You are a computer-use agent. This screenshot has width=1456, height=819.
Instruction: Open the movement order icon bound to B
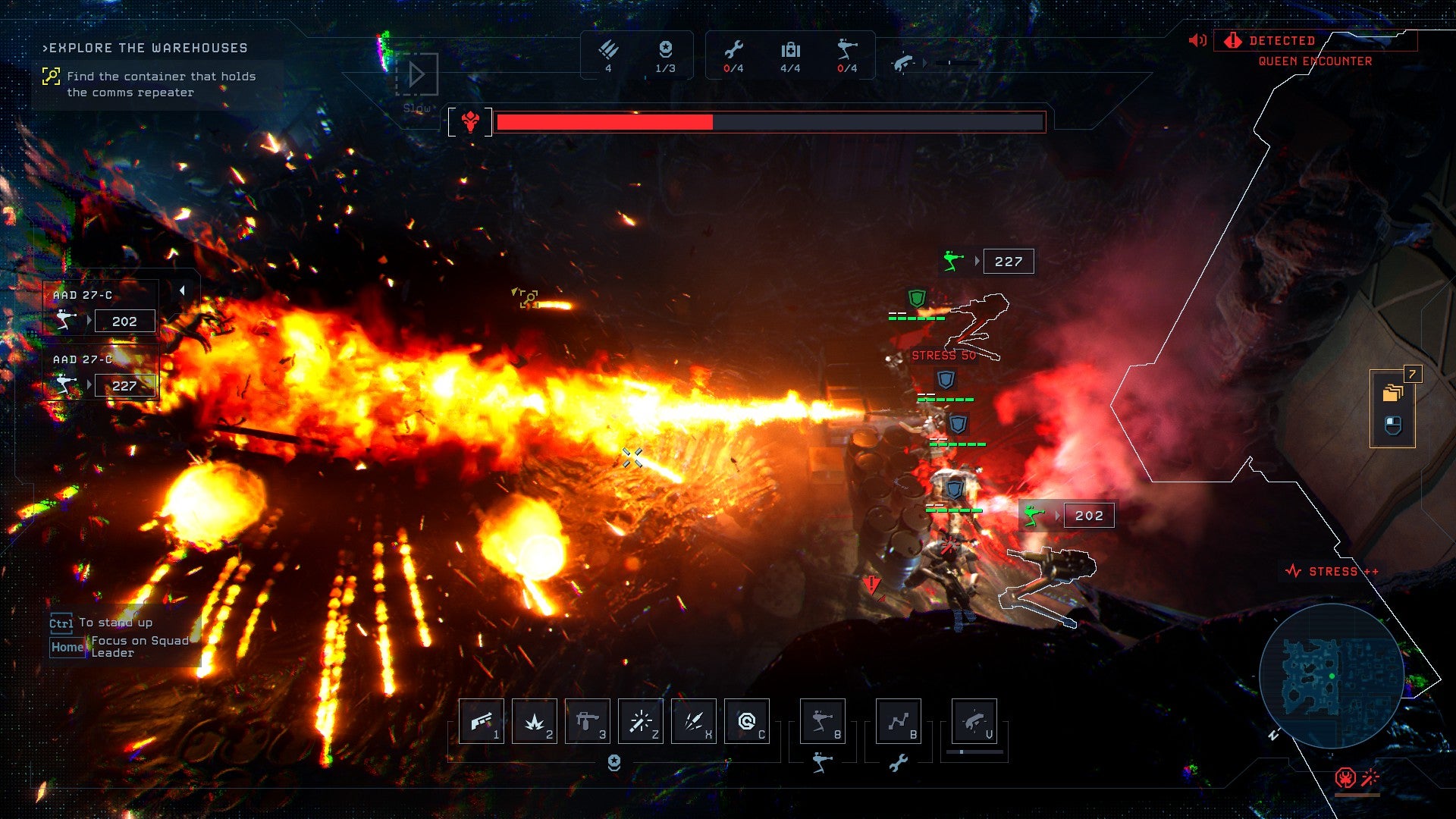click(x=899, y=721)
